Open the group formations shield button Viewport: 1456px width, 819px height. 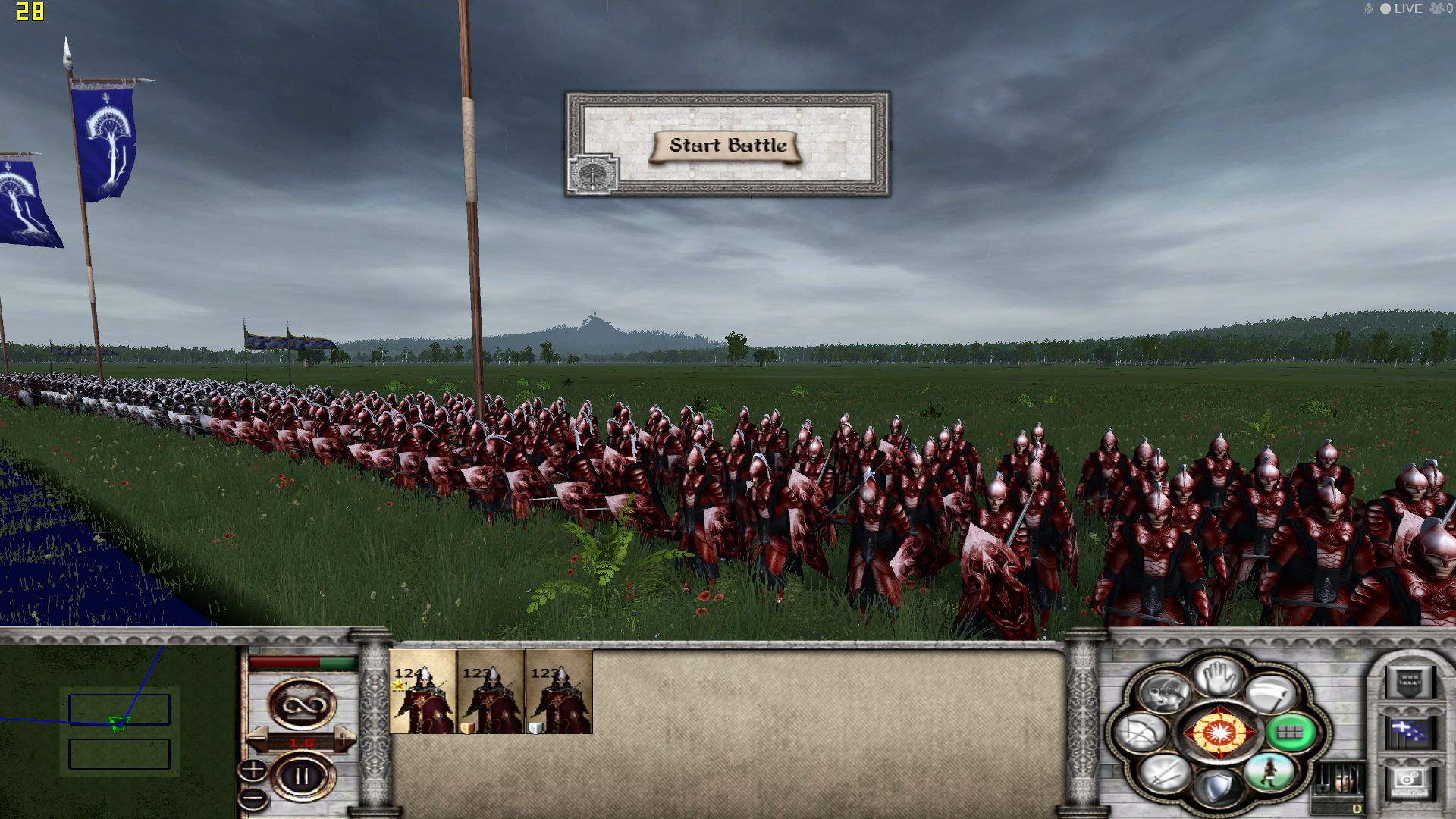1409,682
